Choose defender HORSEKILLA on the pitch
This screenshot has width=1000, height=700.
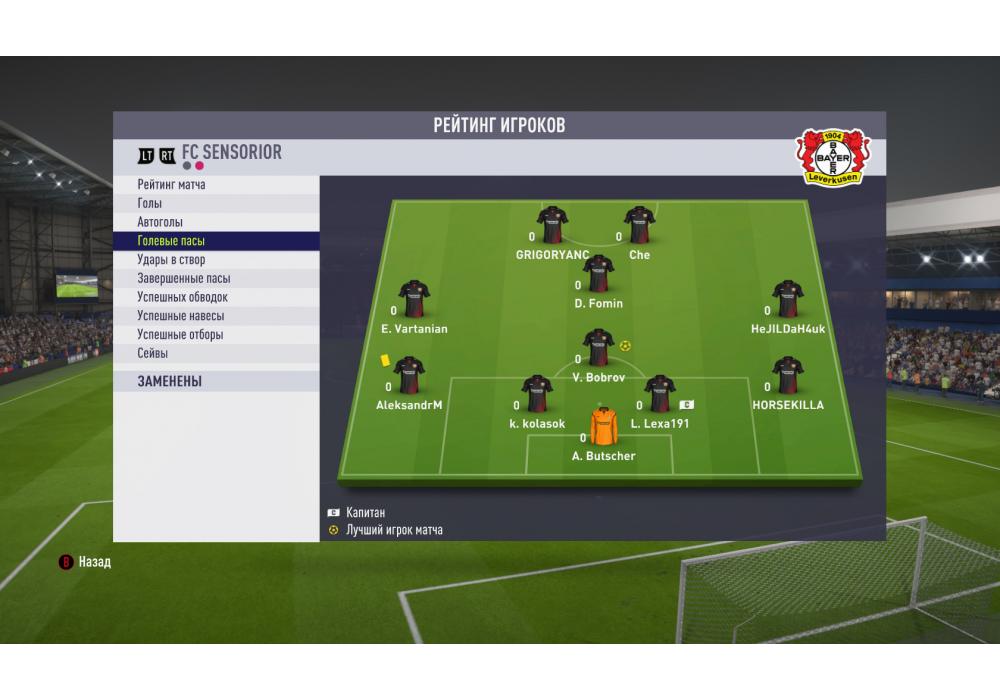(788, 376)
